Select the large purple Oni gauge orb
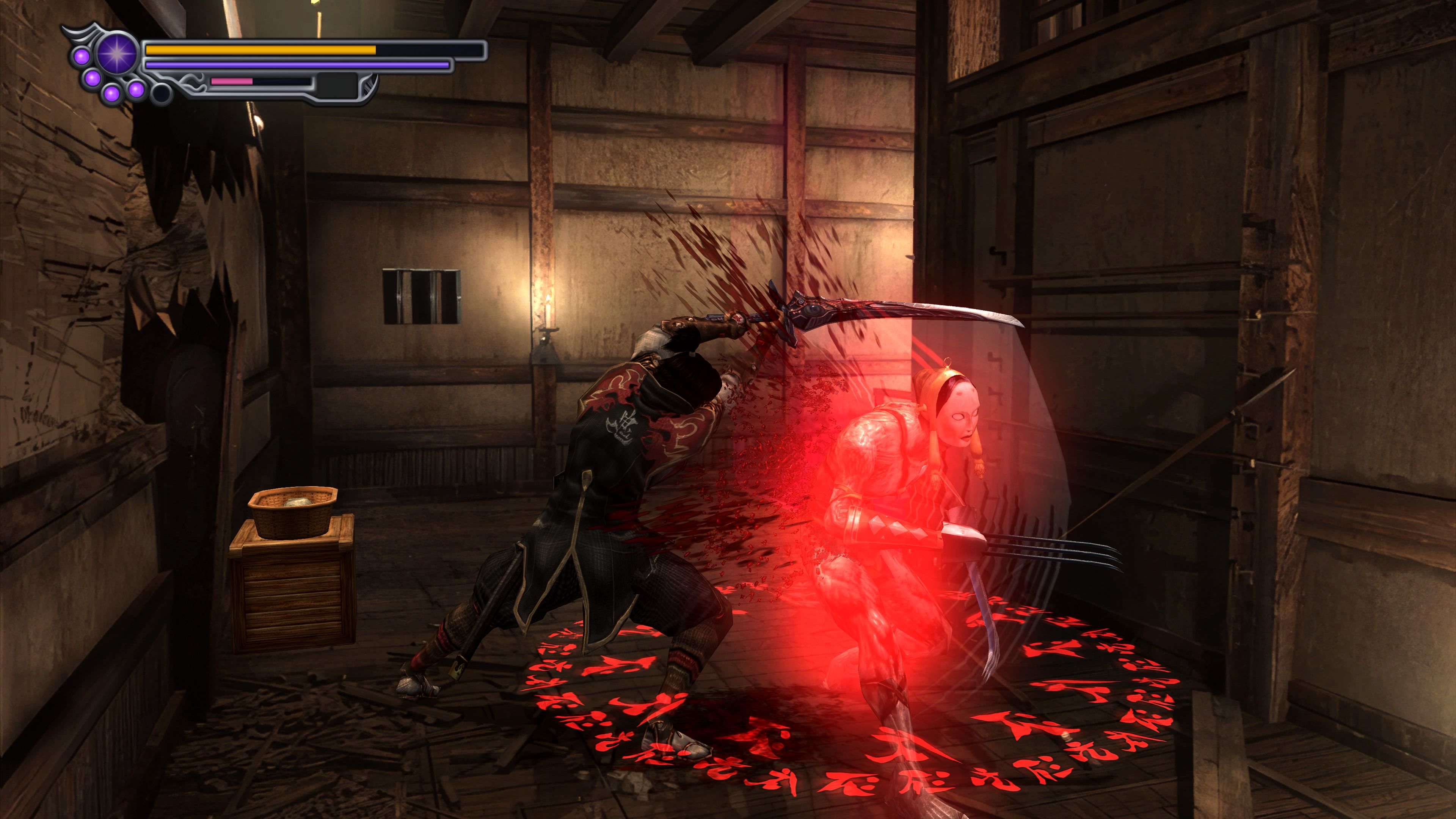Image resolution: width=1456 pixels, height=819 pixels. [x=117, y=55]
